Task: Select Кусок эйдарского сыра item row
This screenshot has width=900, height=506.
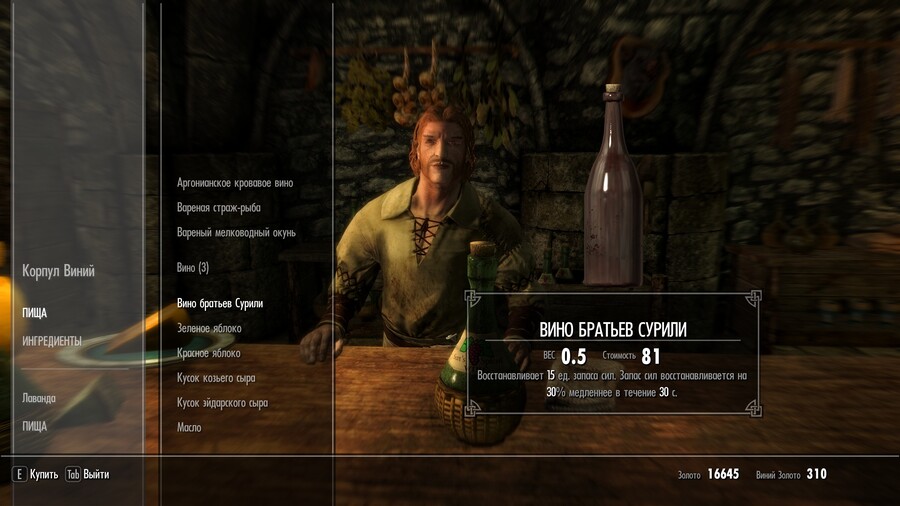Action: tap(222, 403)
